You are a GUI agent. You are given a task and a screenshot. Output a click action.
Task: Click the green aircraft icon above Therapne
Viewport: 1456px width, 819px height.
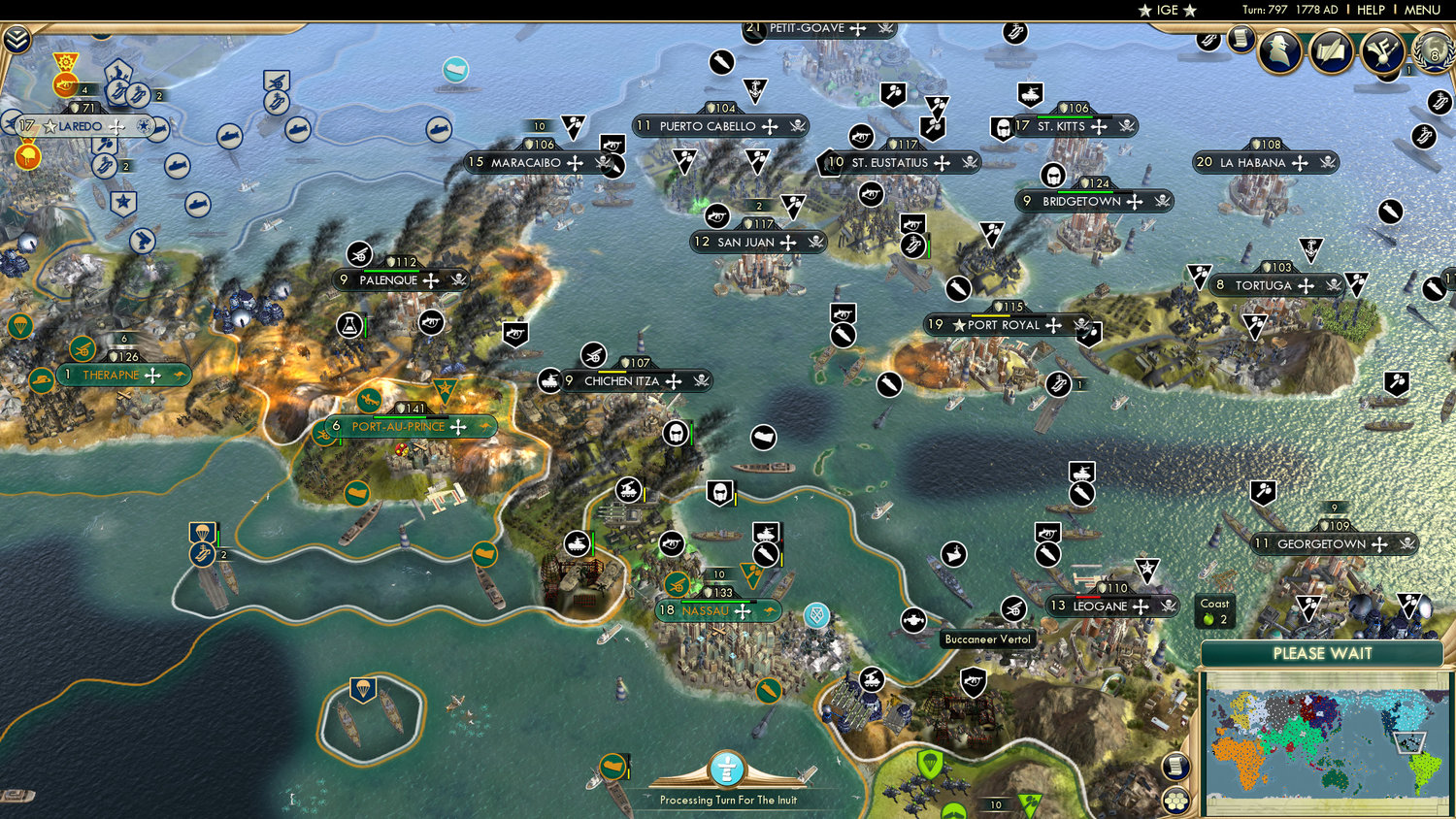click(x=82, y=348)
